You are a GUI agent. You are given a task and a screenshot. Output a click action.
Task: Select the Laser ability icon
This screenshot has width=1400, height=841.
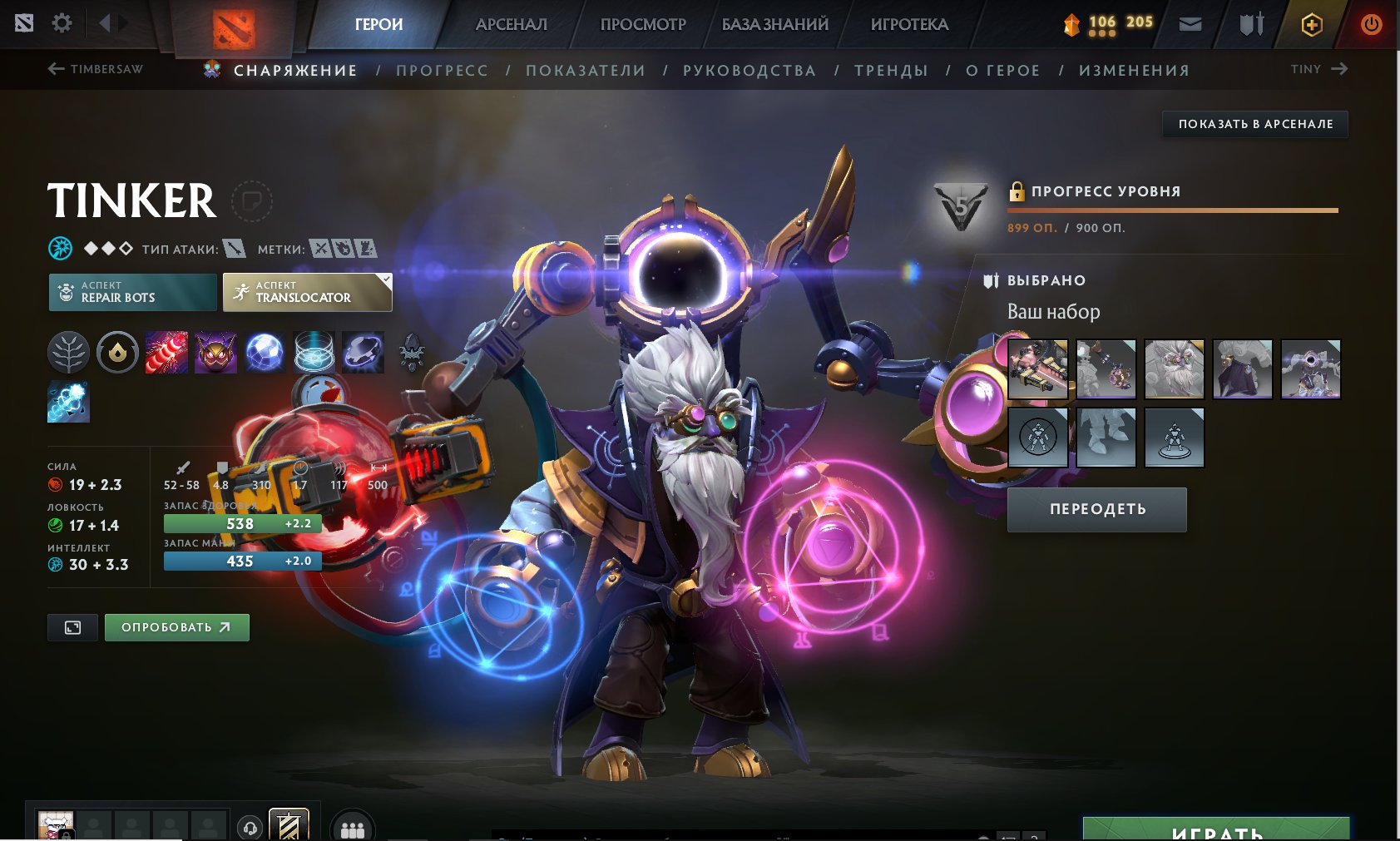point(166,352)
